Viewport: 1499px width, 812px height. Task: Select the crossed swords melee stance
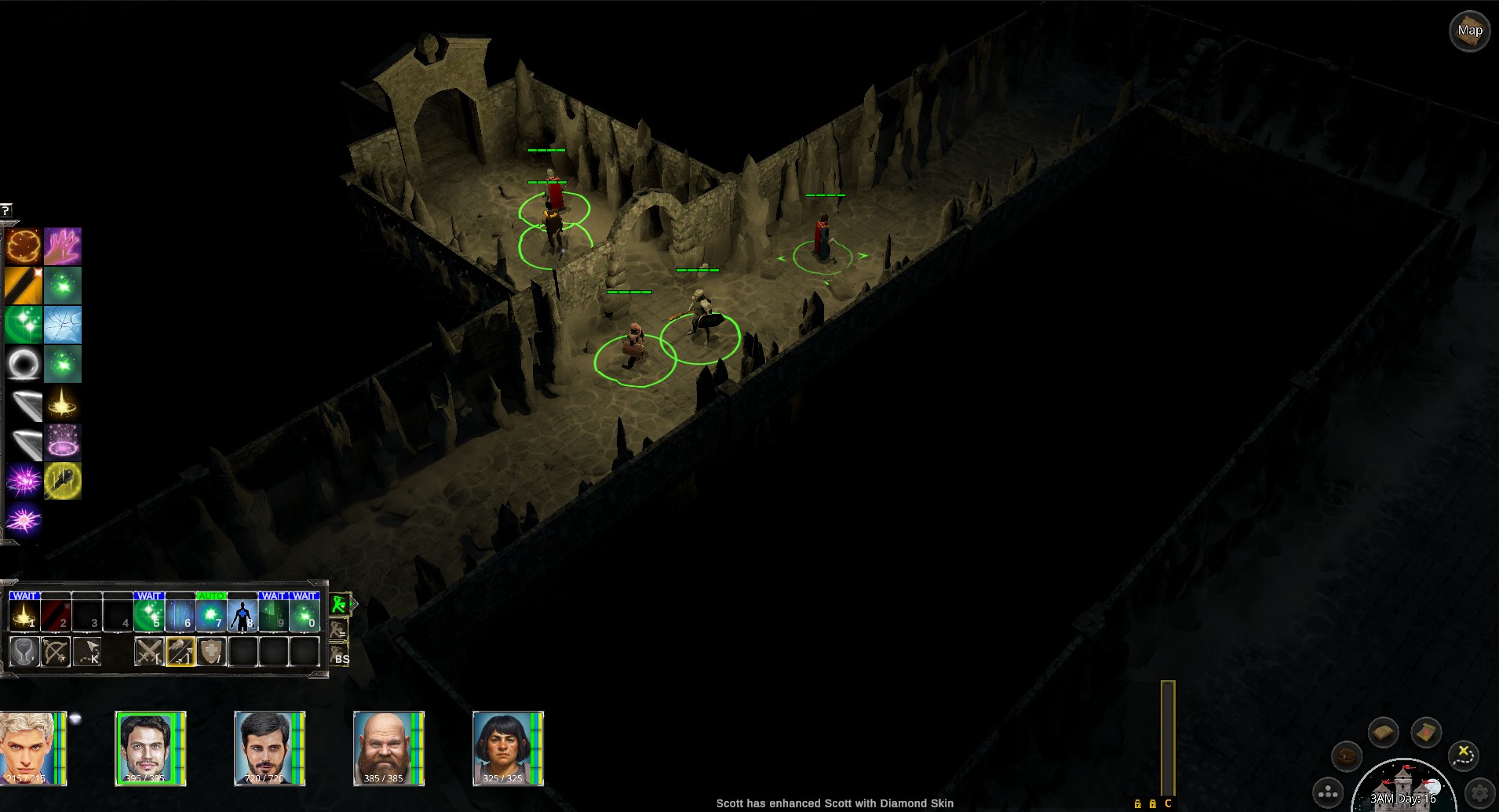[x=149, y=652]
